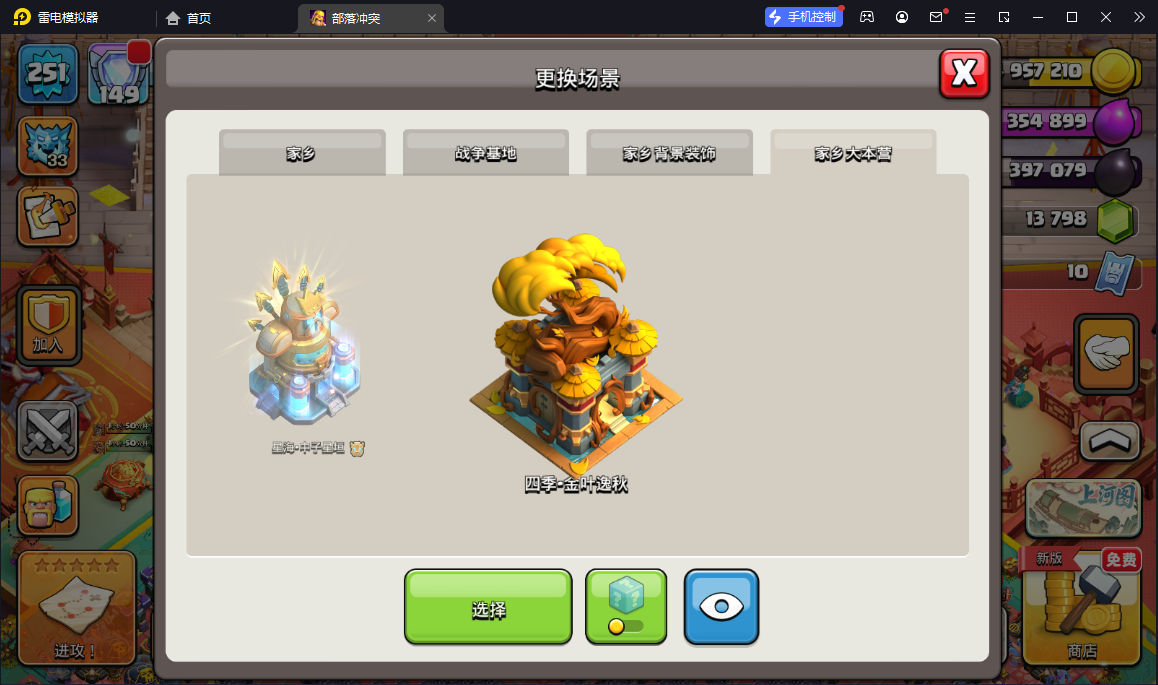Close the 更换场景 dialog with the red X
The image size is (1158, 685).
click(964, 73)
